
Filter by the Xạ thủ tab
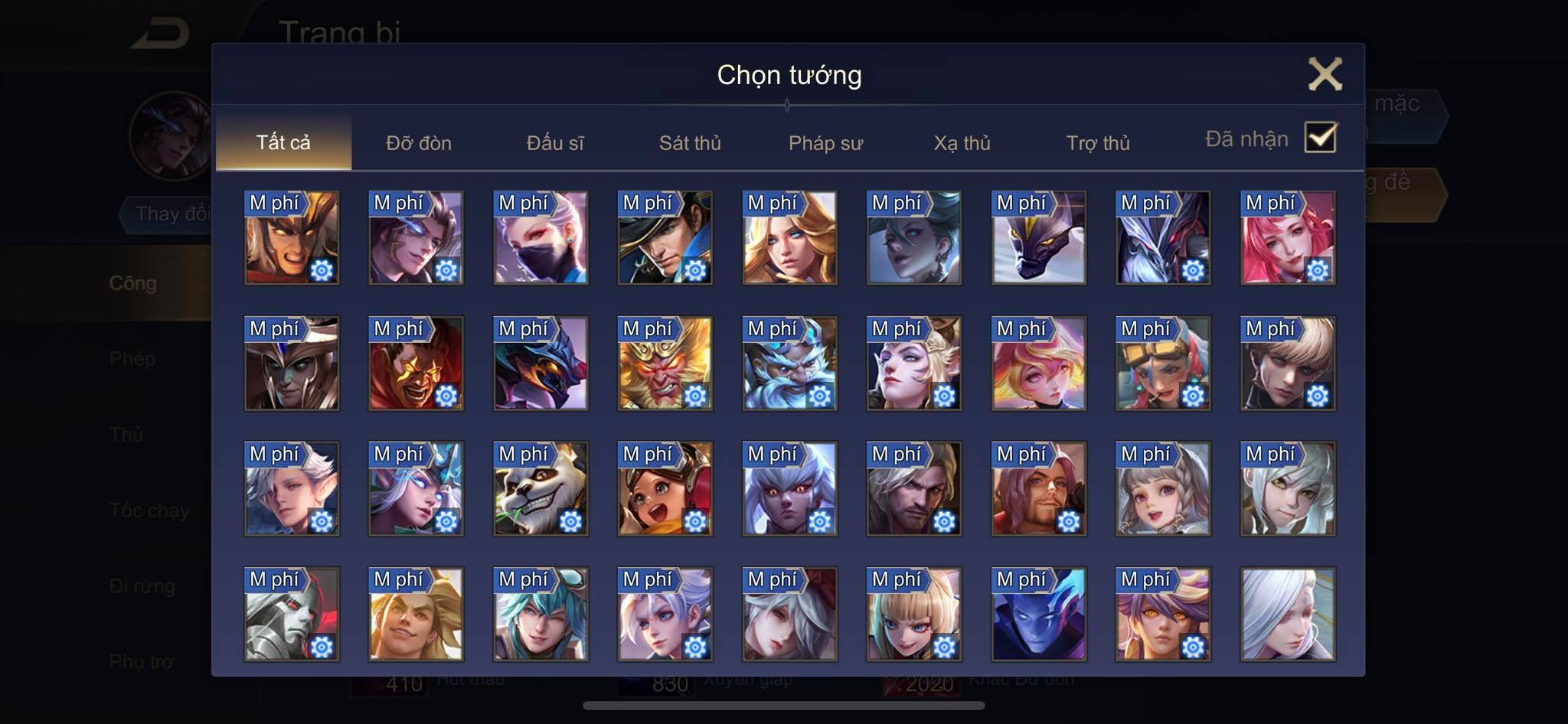click(962, 143)
